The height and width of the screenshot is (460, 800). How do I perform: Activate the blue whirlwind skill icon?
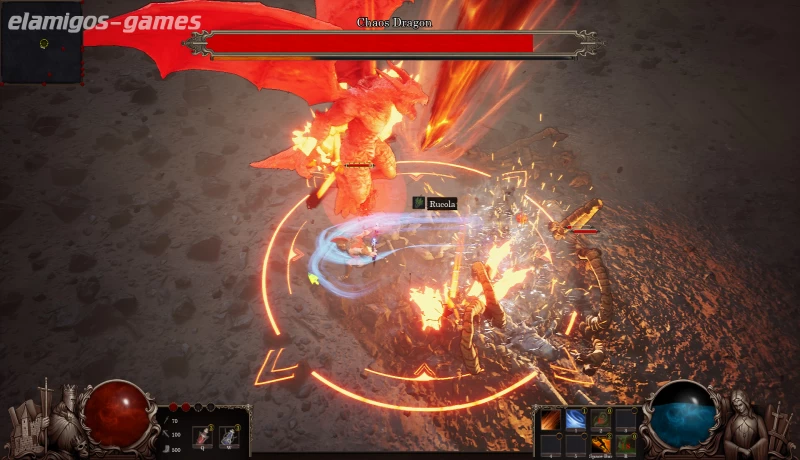coord(576,420)
